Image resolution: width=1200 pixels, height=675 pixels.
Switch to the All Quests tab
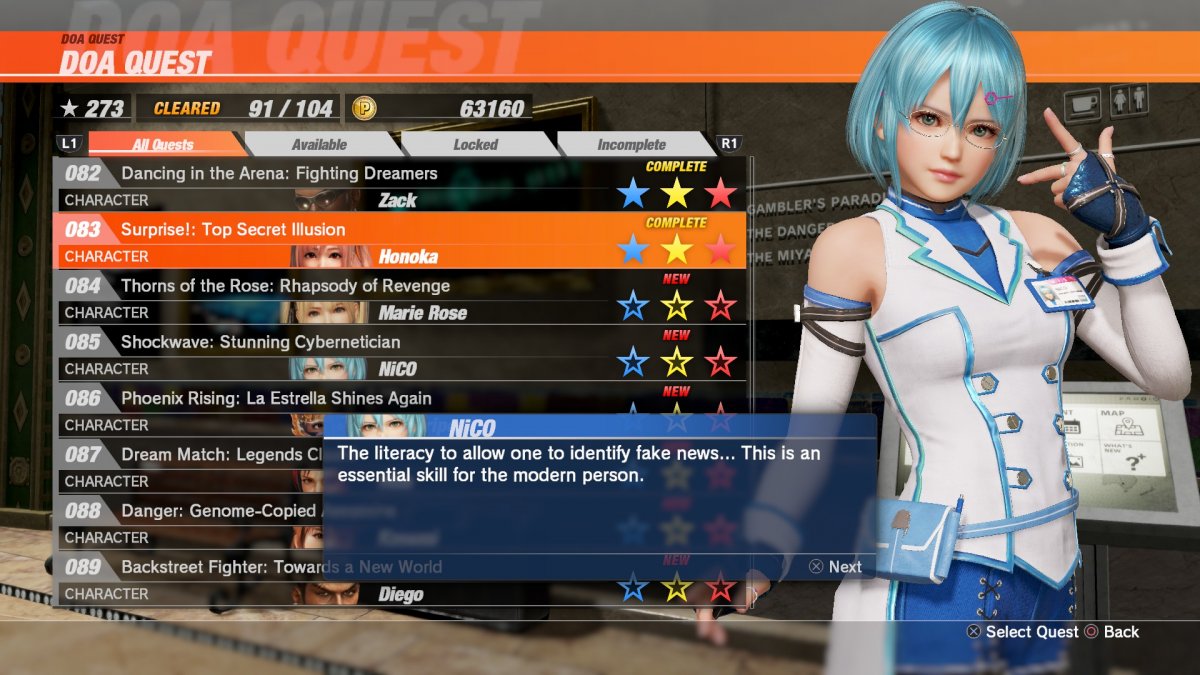click(163, 145)
